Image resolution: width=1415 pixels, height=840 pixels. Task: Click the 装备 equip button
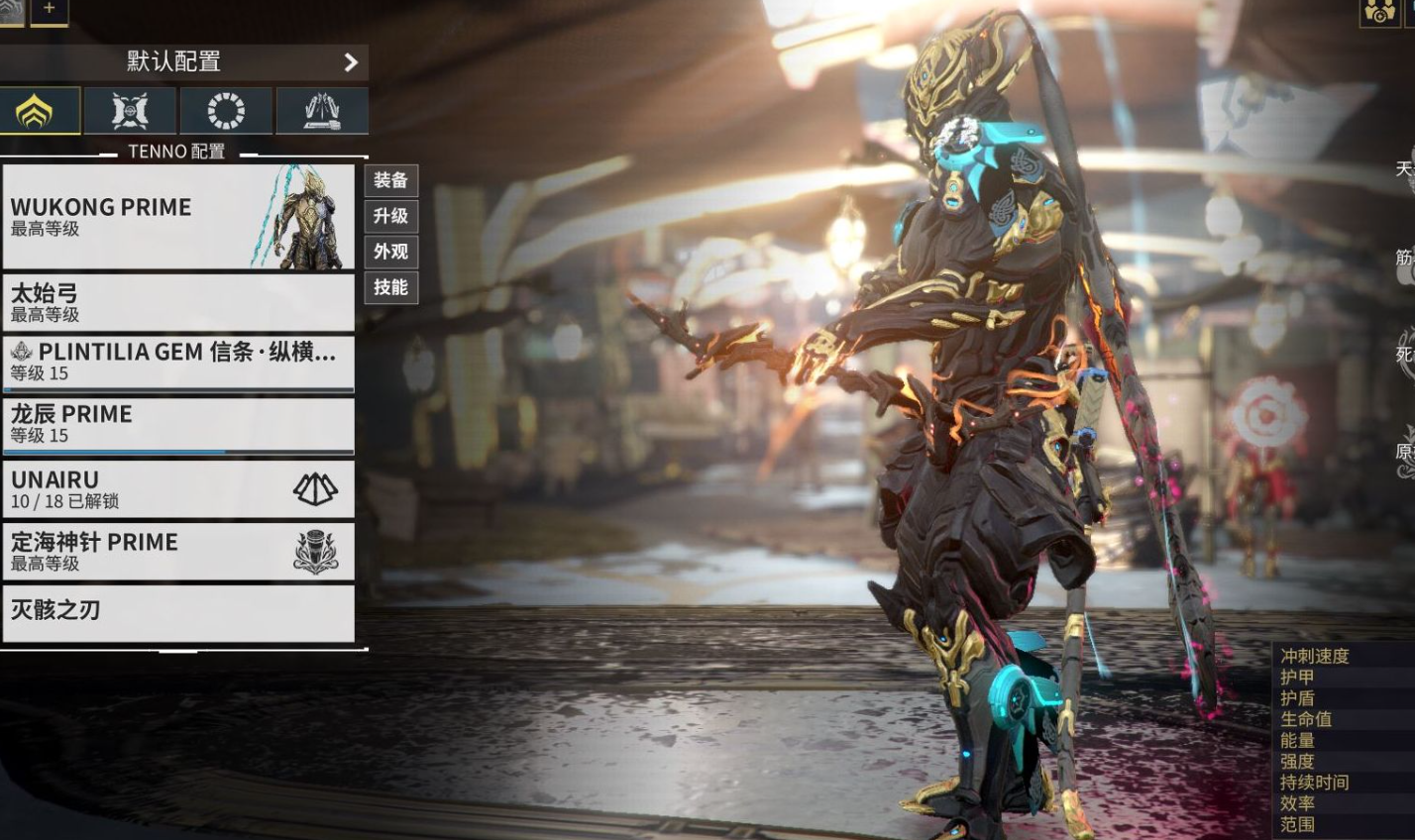pyautogui.click(x=390, y=180)
